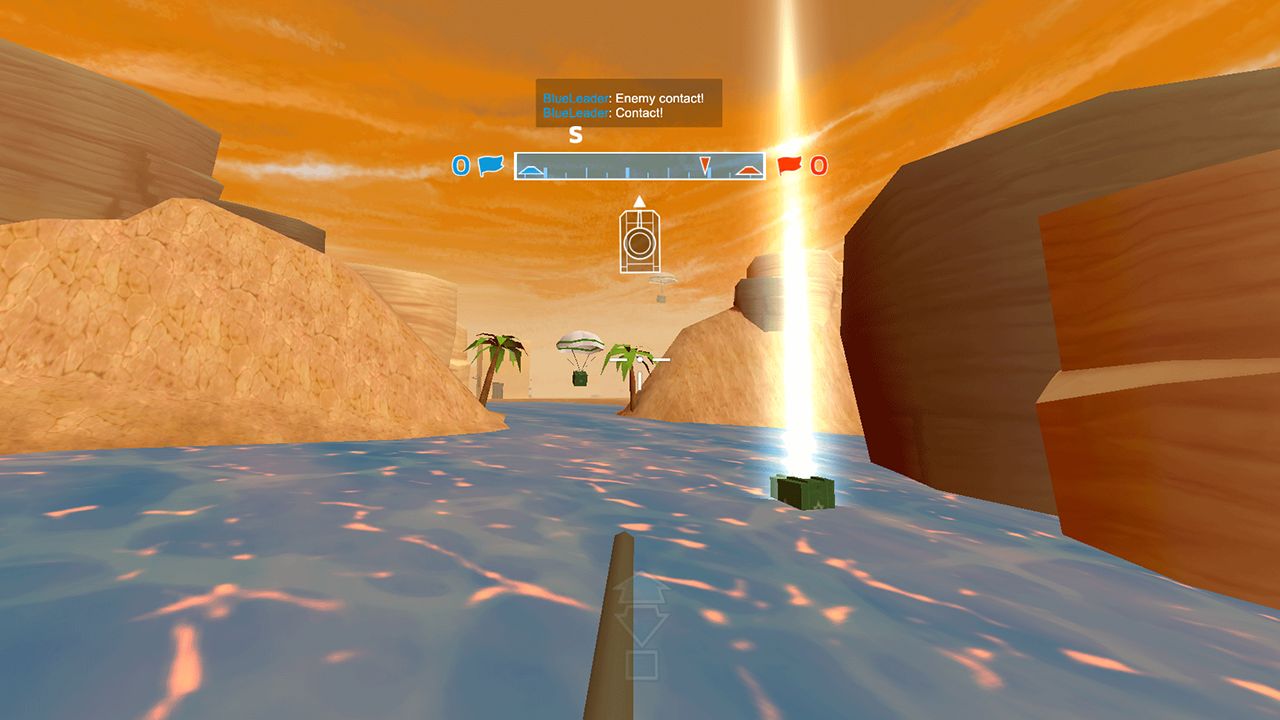Click the BlueLeader chat message box
This screenshot has height=720, width=1280.
[628, 104]
